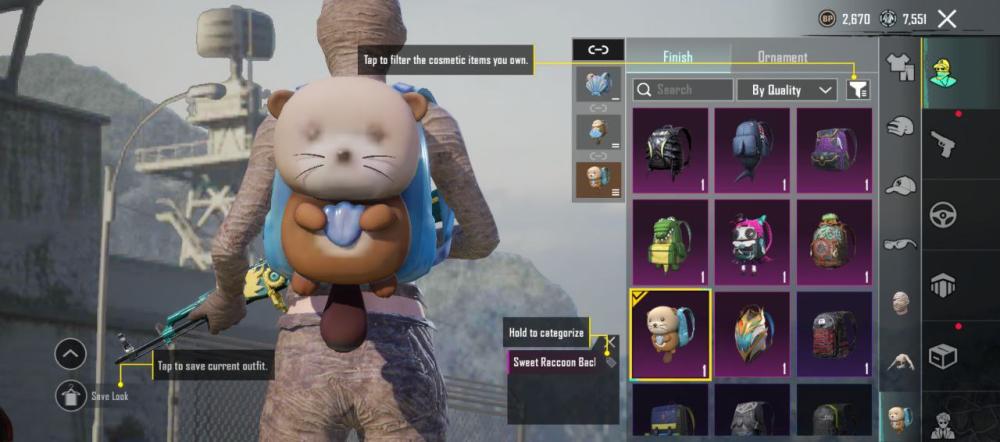Open the By Quality sort dropdown
This screenshot has height=442, width=1000.
coord(787,90)
